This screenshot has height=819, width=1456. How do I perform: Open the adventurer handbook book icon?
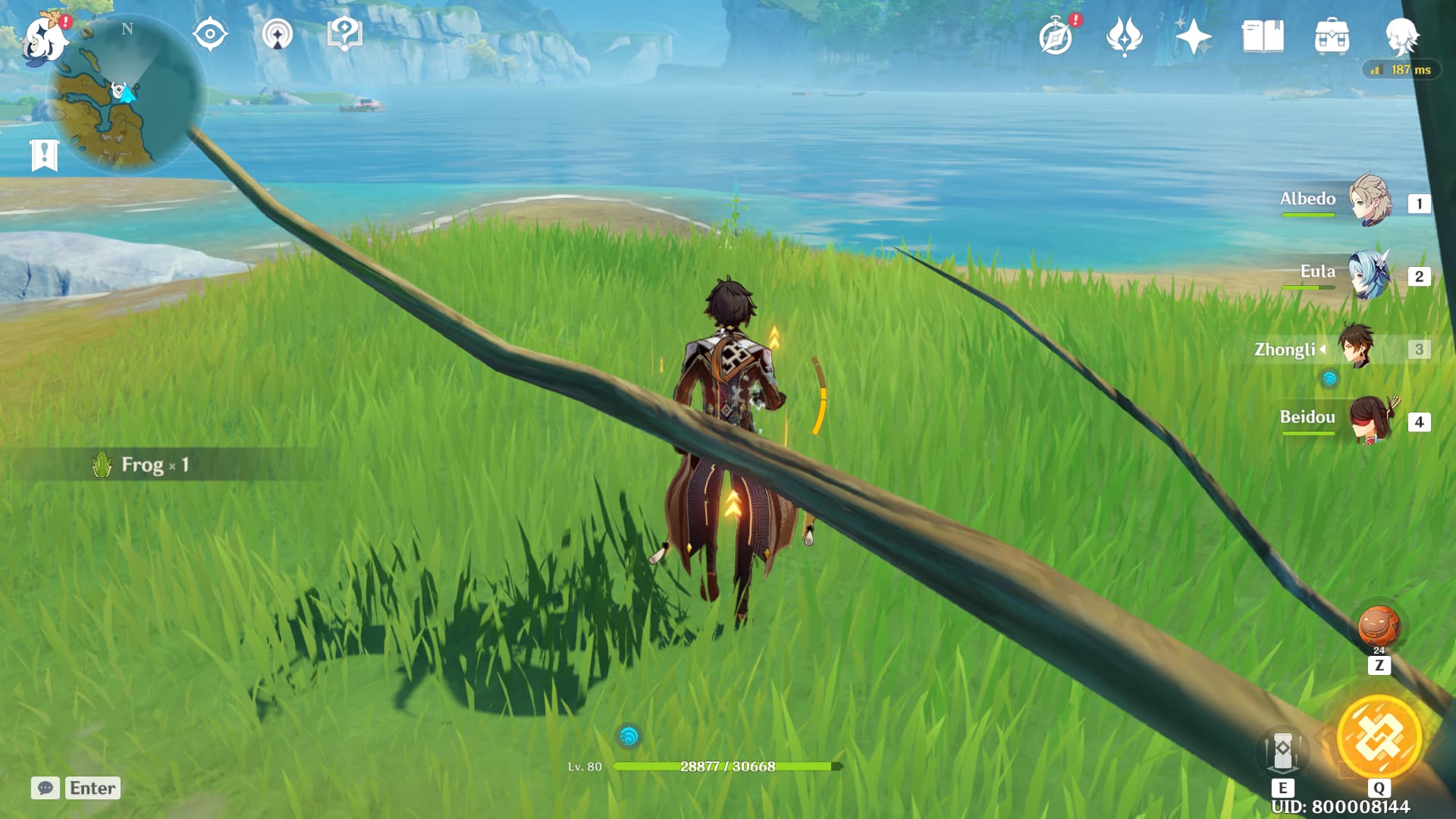click(1263, 36)
